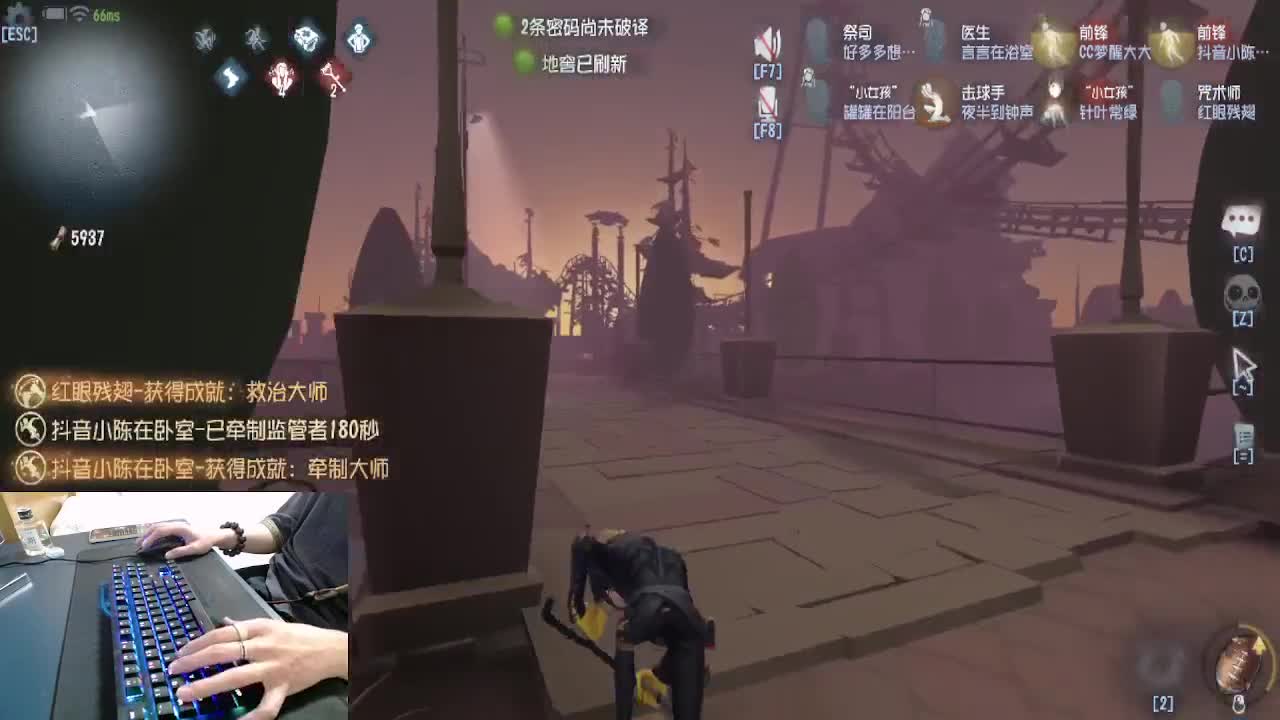Expand the 医生 entry 言言在浴室
The width and height of the screenshot is (1280, 720).
[x=995, y=38]
